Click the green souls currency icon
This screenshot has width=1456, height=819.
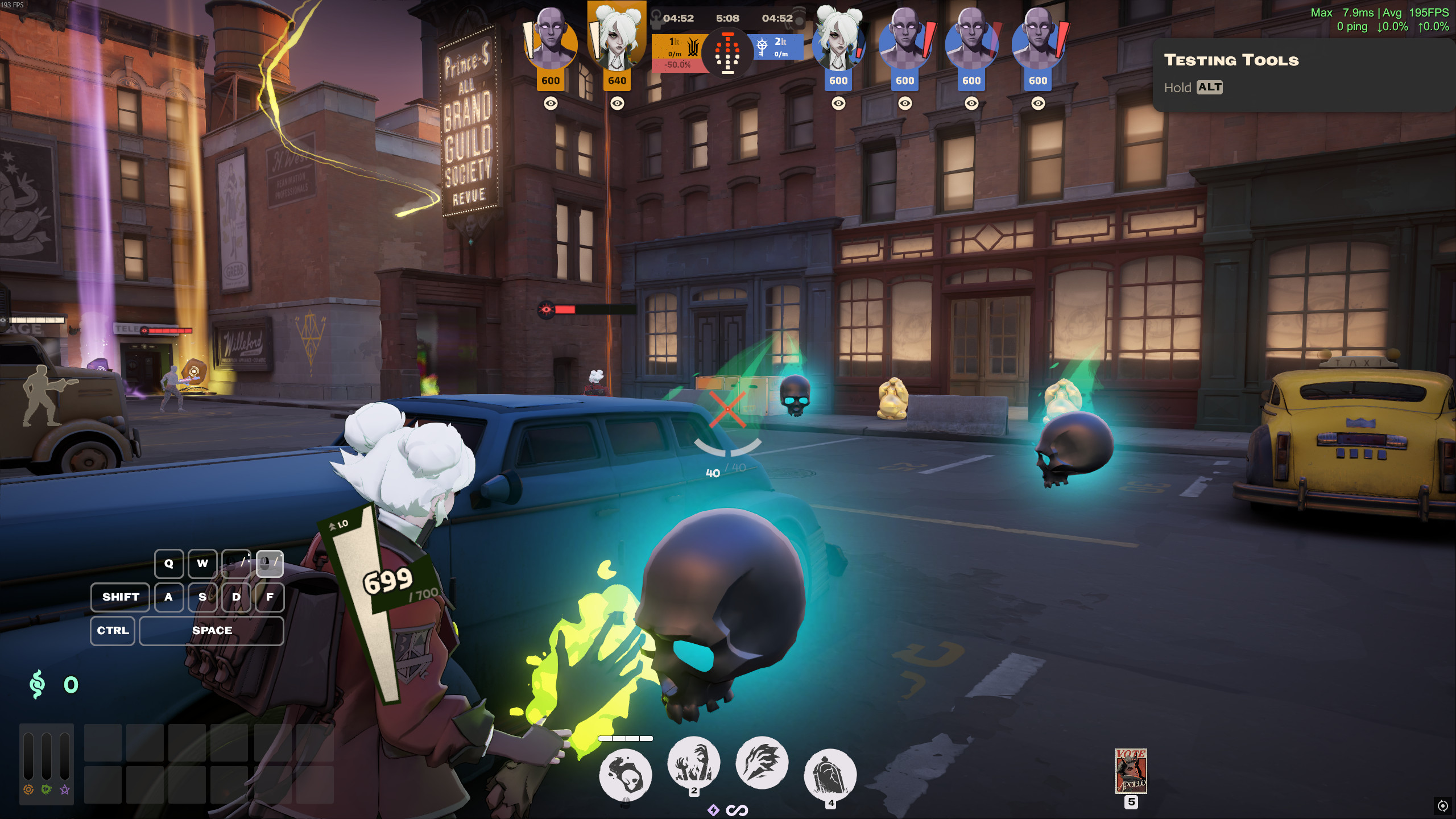click(x=37, y=684)
